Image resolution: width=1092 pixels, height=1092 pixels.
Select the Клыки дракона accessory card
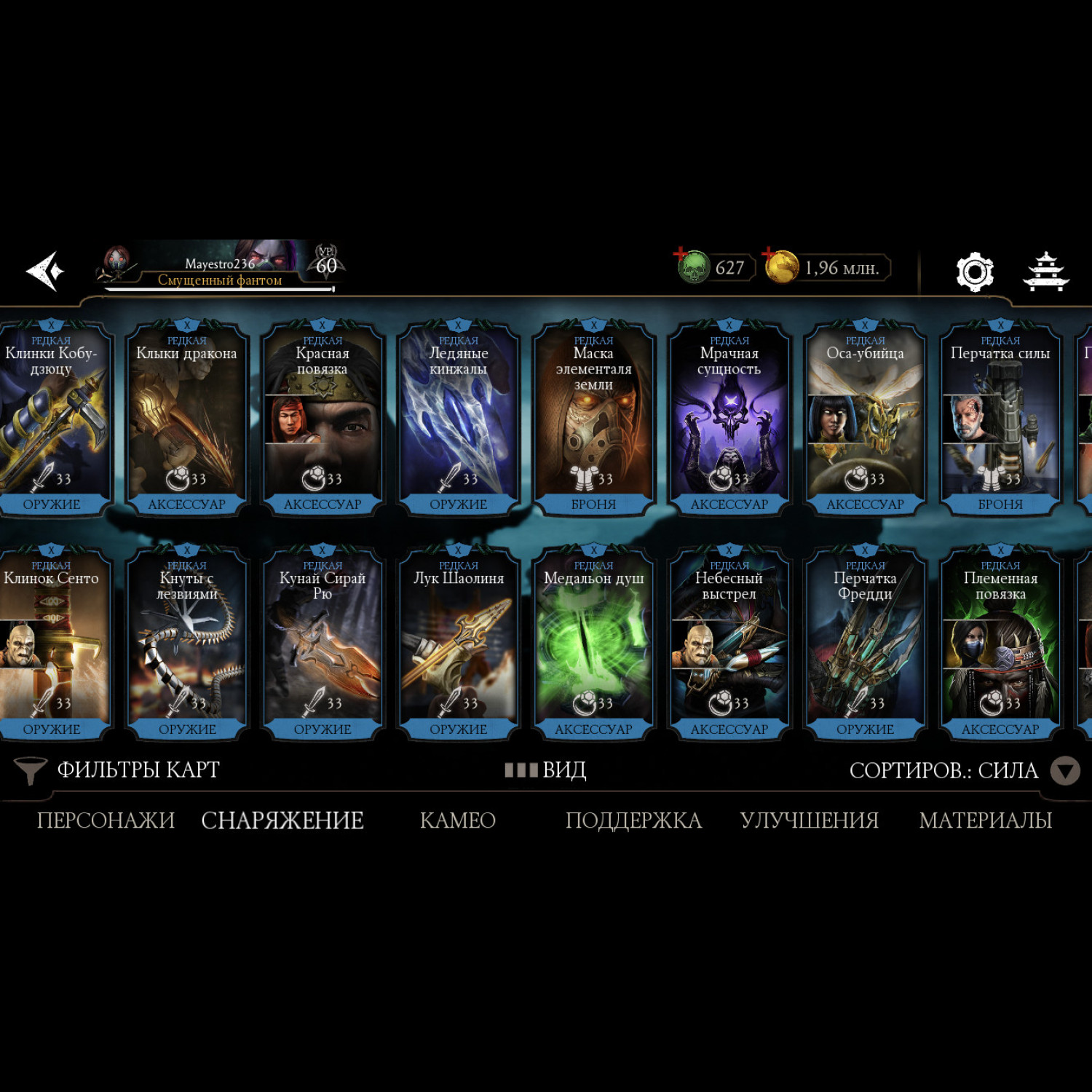point(187,419)
